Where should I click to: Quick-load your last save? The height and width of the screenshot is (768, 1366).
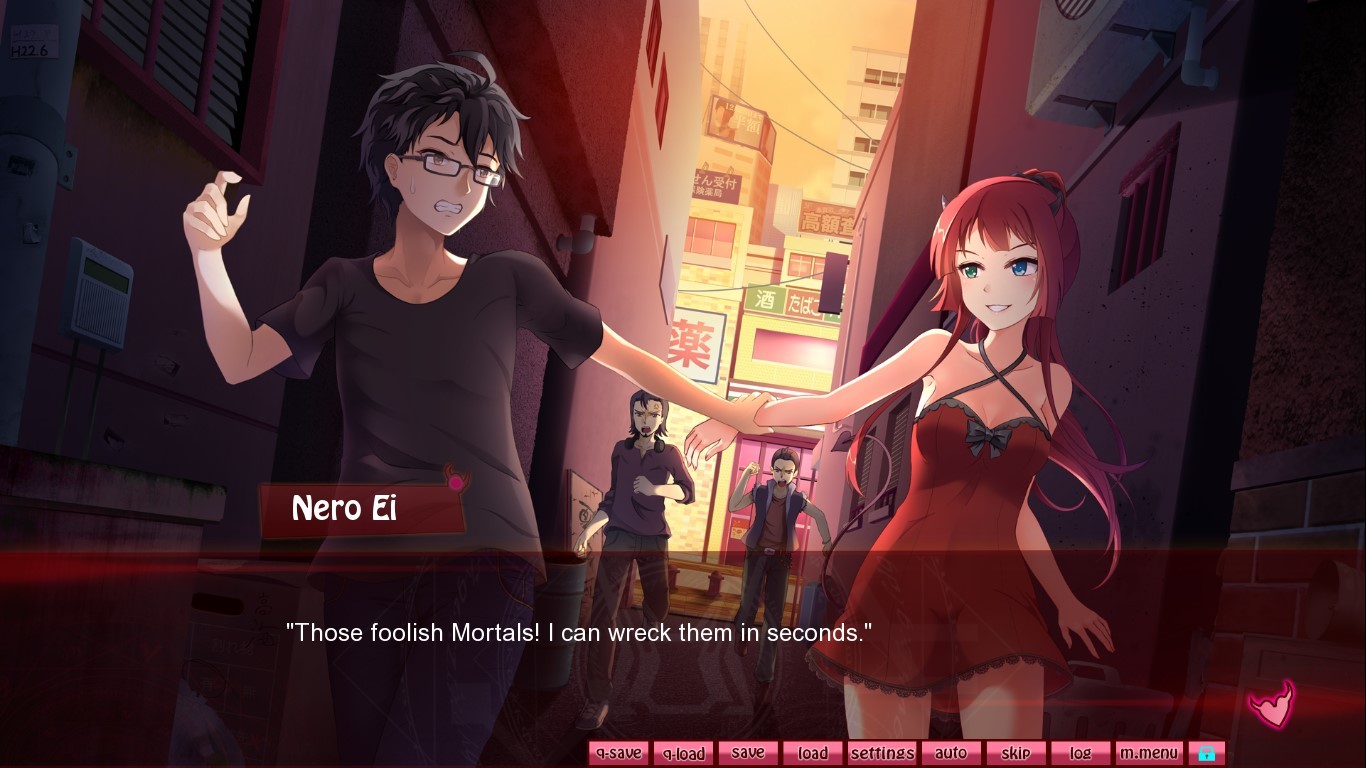pyautogui.click(x=683, y=753)
